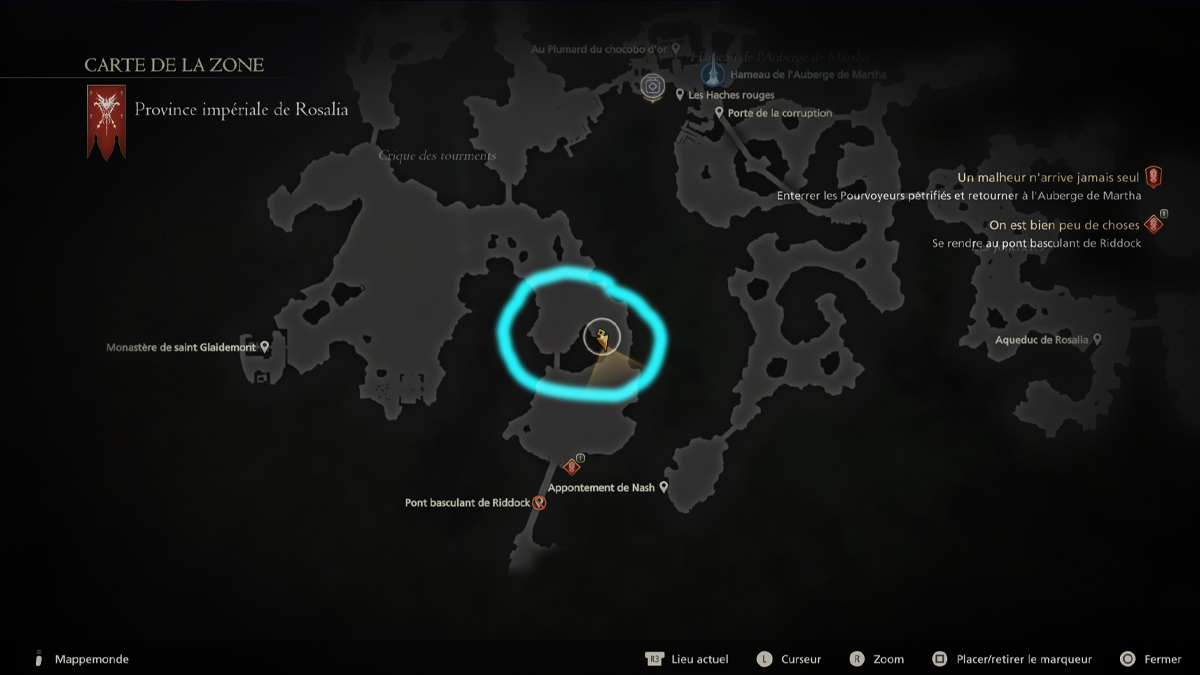Close the map with Fermer
This screenshot has height=675, width=1200.
coord(1162,659)
